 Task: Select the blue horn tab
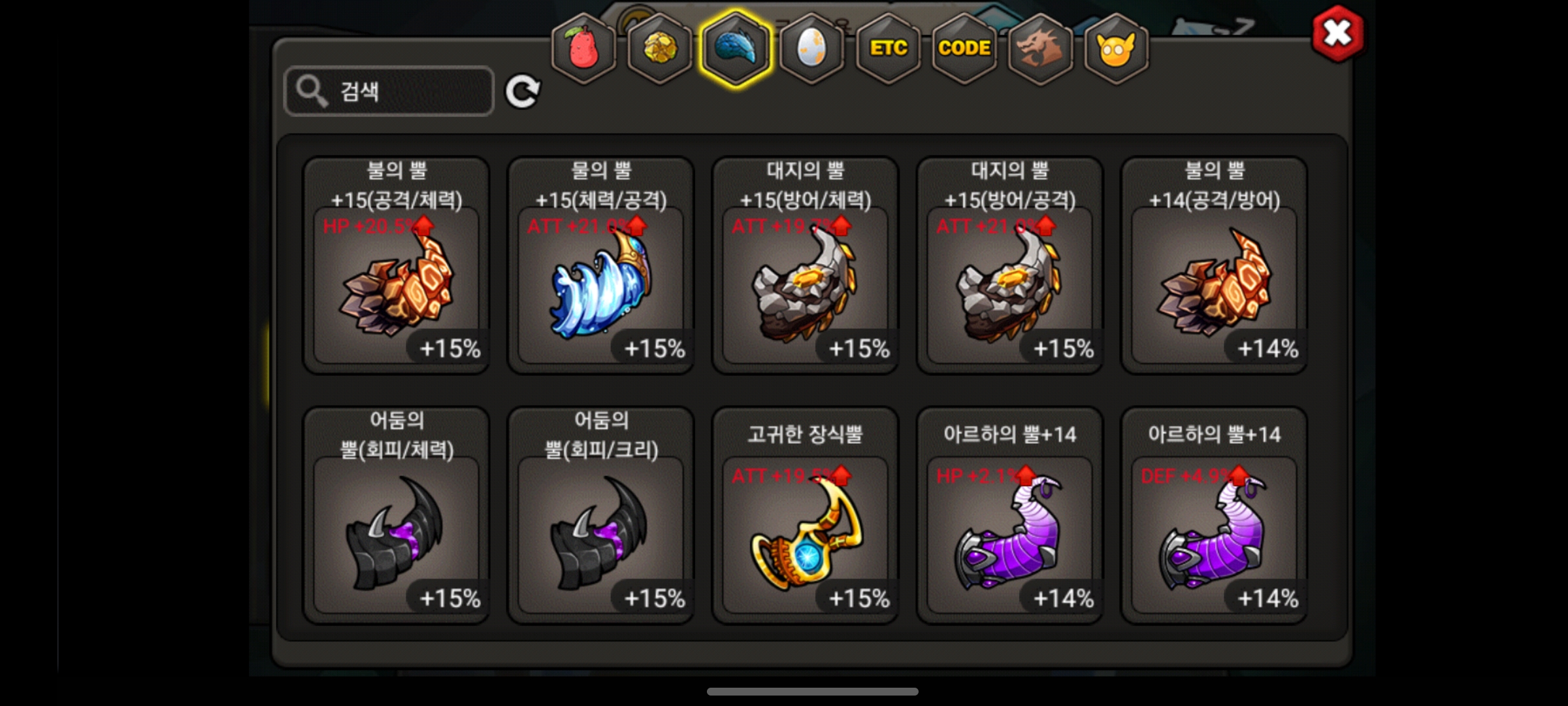click(736, 48)
